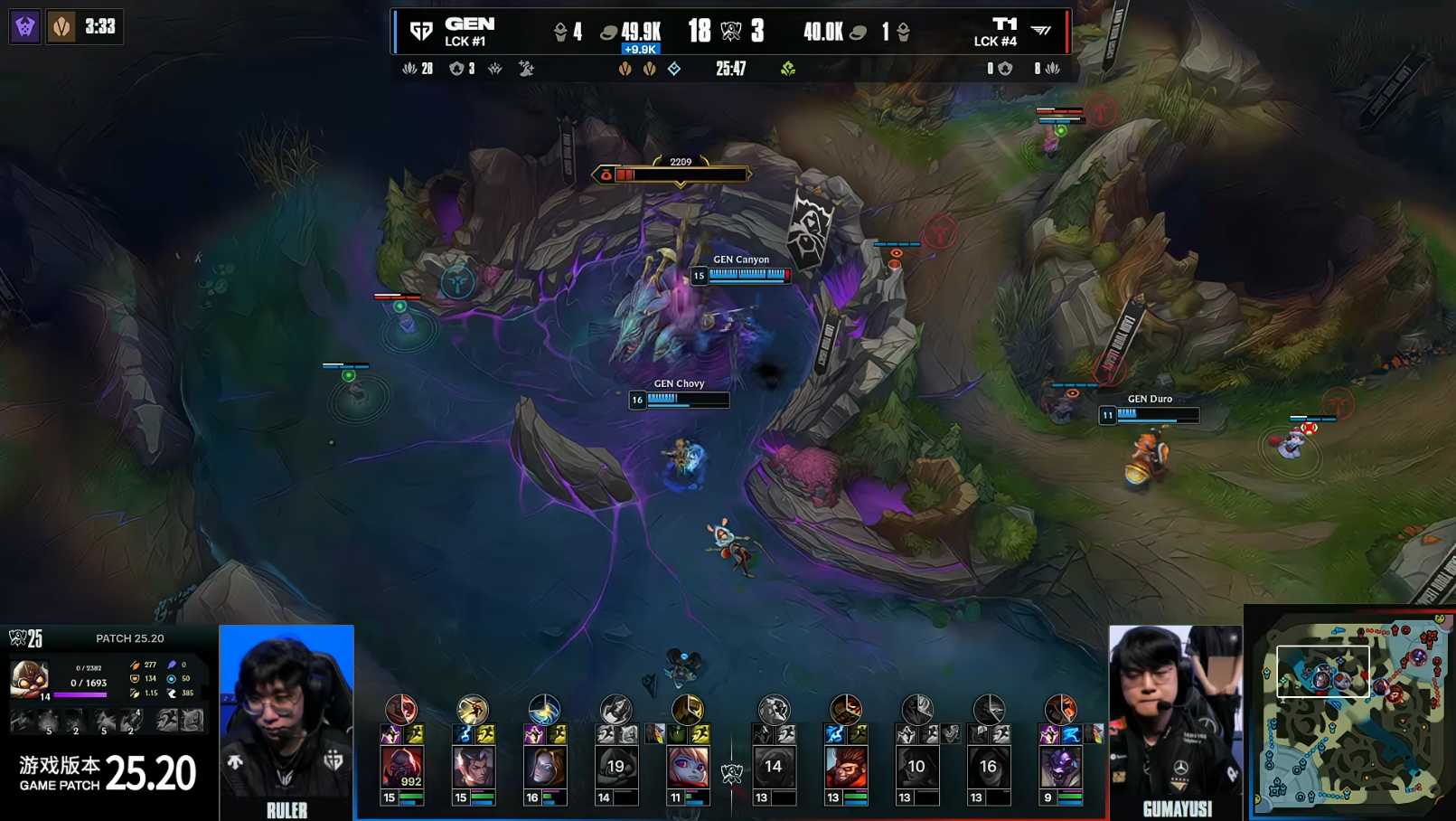Select the dead champion portrait showing 16
1456x821 pixels.
988,767
